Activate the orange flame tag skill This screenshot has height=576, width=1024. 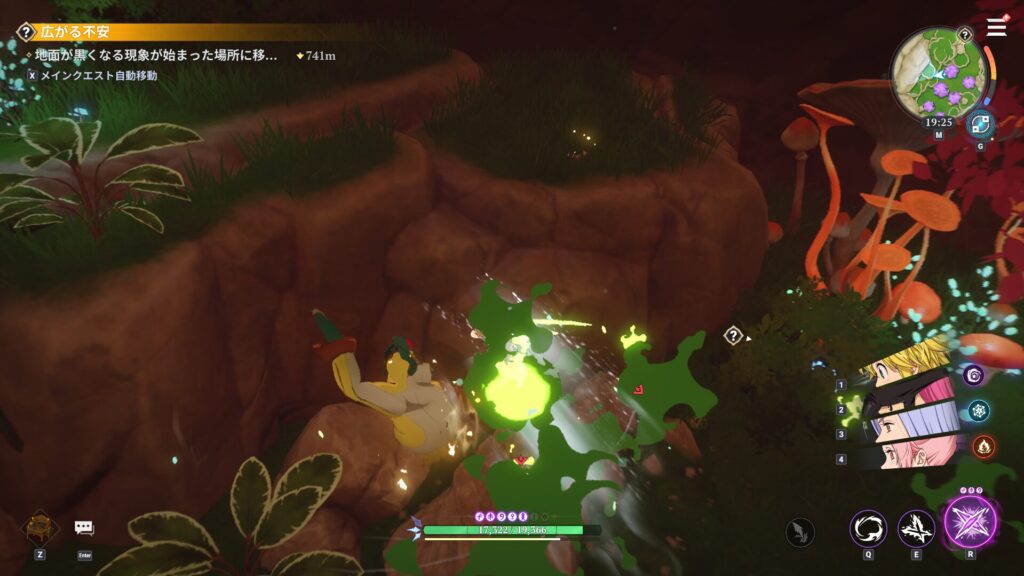pyautogui.click(x=982, y=446)
